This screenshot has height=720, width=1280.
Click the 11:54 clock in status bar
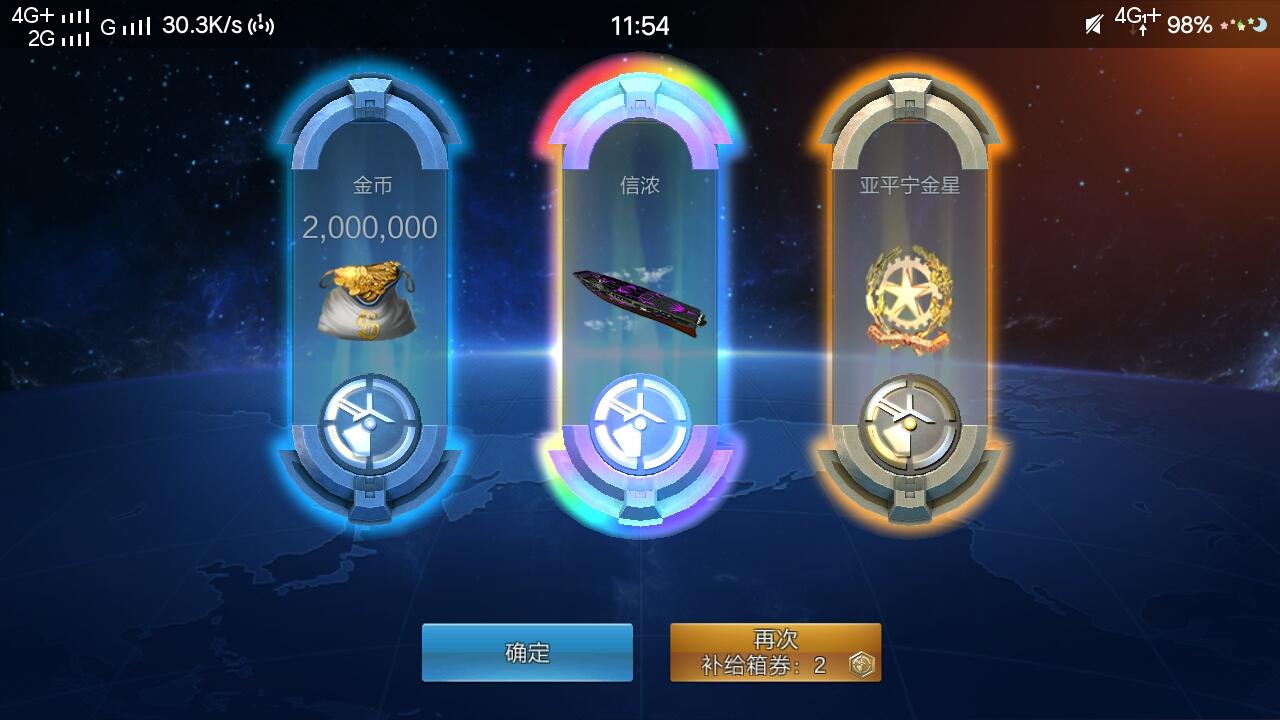pos(641,27)
